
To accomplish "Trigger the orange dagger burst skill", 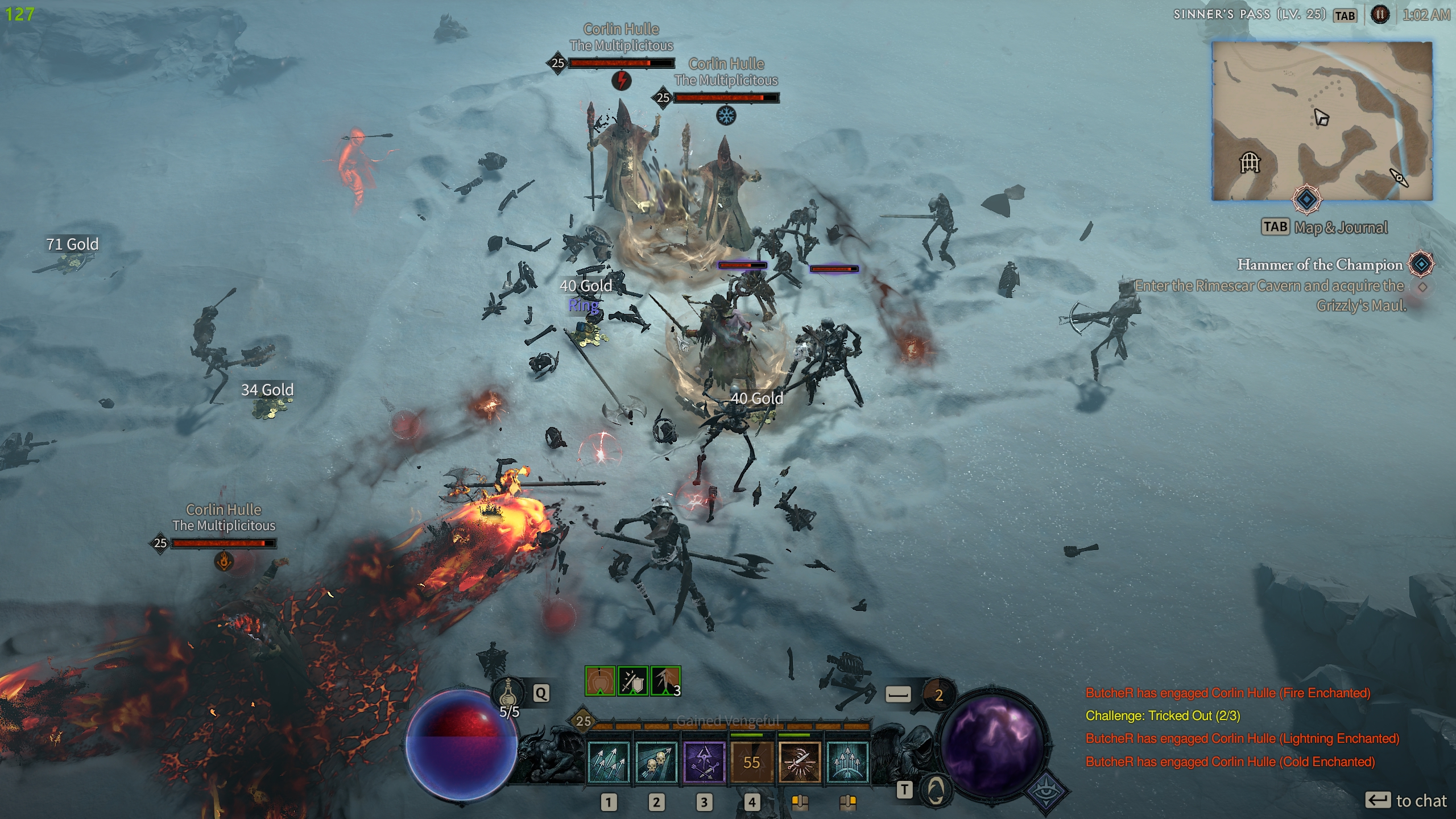I will point(799,762).
